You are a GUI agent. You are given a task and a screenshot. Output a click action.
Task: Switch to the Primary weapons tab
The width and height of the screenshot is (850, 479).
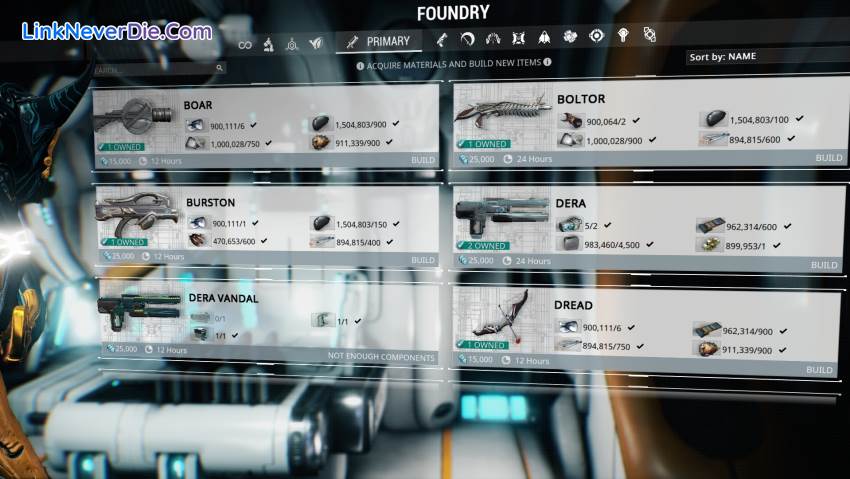pos(379,41)
